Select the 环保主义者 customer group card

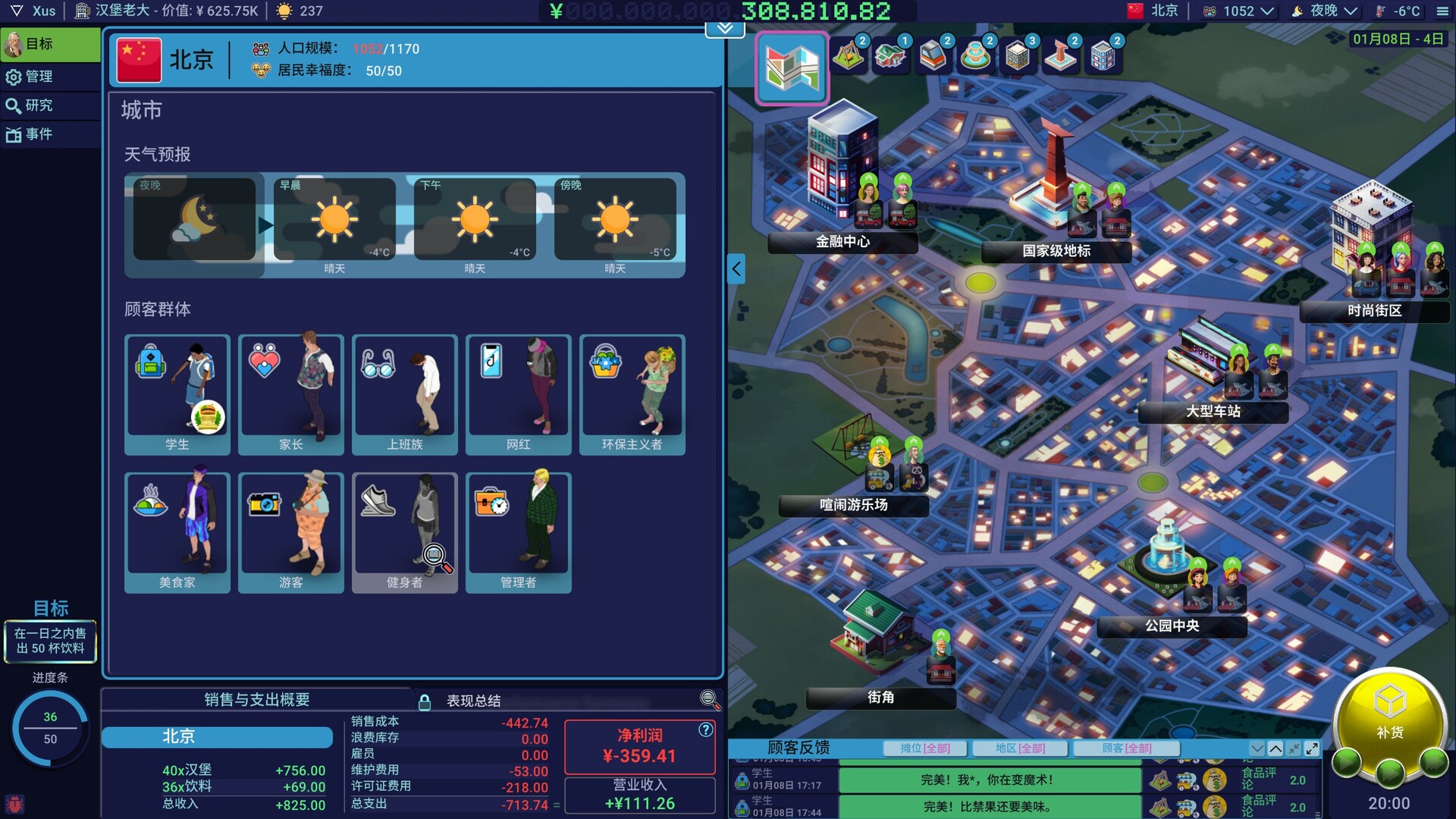tap(632, 394)
